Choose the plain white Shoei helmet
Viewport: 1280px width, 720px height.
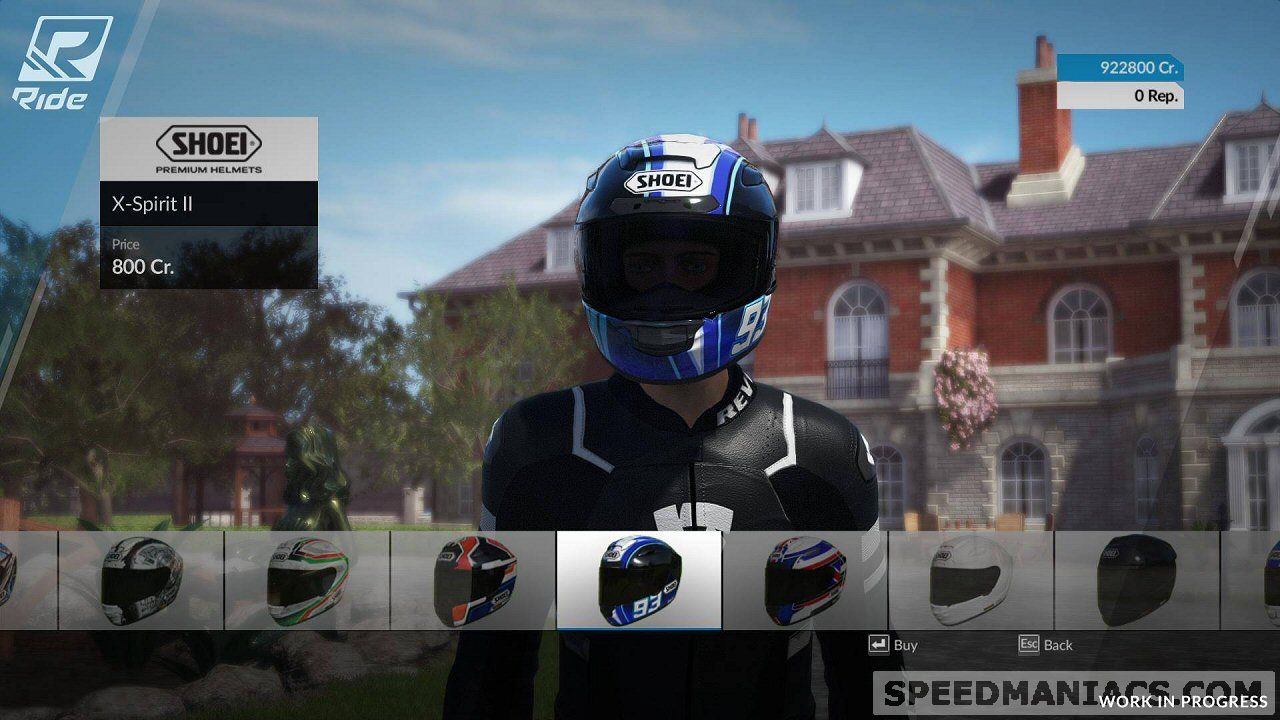point(970,580)
